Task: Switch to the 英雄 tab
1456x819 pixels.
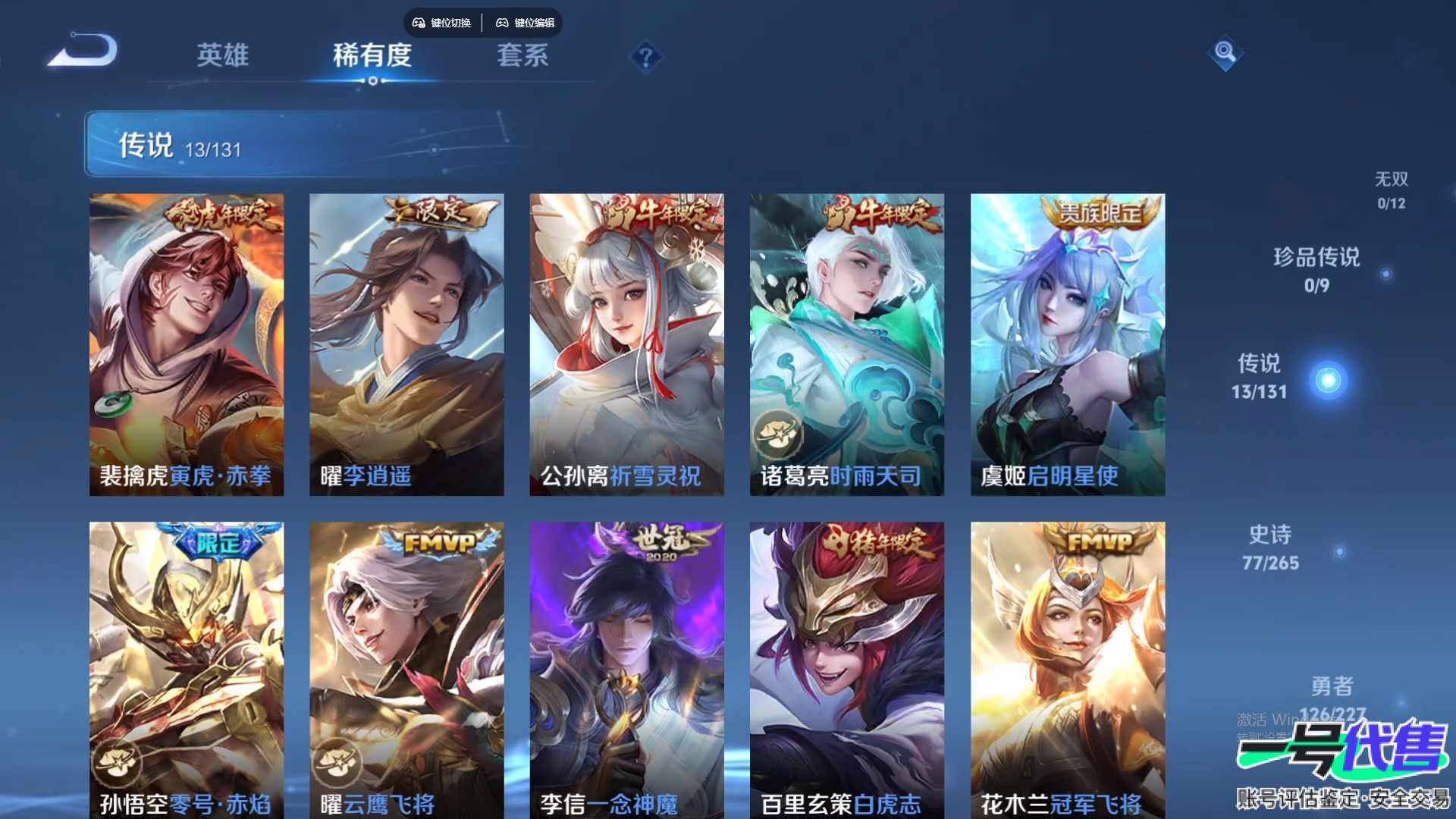Action: point(222,55)
